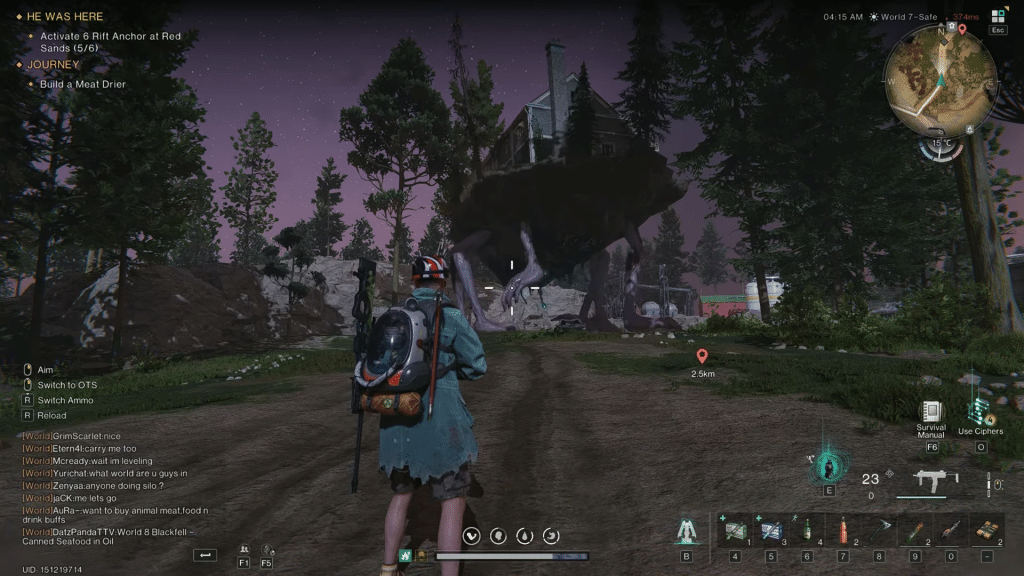Image resolution: width=1024 pixels, height=576 pixels.
Task: Select the red bottle hotbar slot
Action: click(843, 530)
